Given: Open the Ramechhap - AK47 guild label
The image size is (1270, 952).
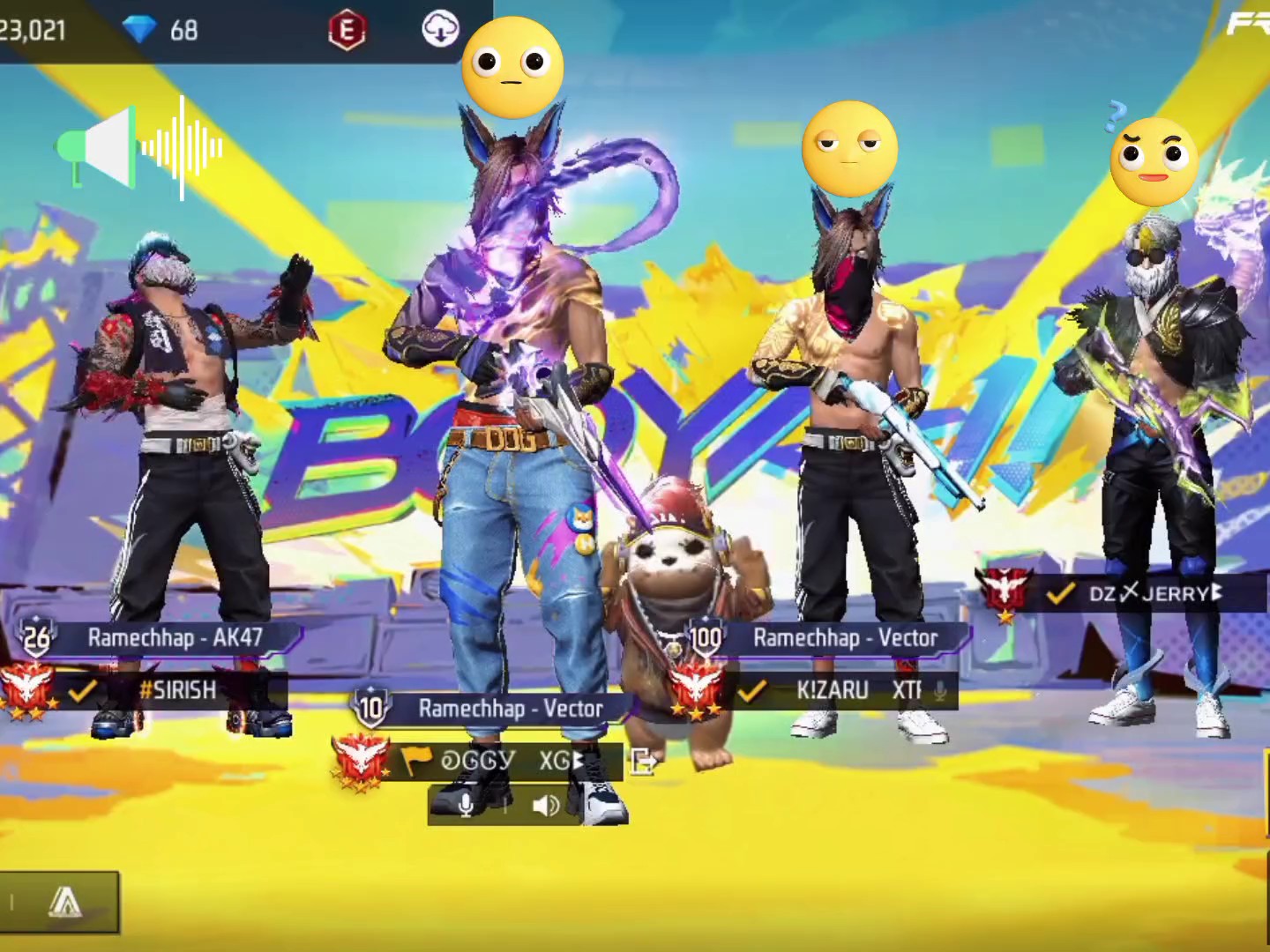Looking at the screenshot, I should (175, 637).
